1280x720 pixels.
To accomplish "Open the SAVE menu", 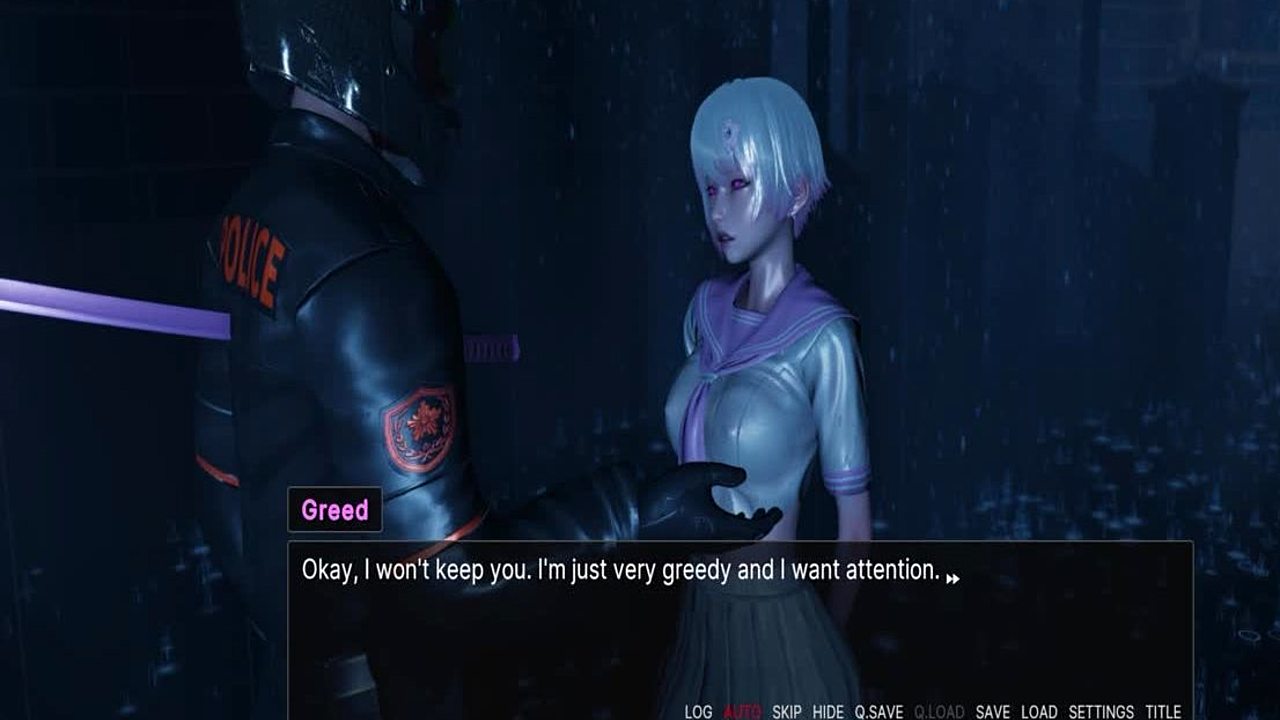I will click(992, 712).
